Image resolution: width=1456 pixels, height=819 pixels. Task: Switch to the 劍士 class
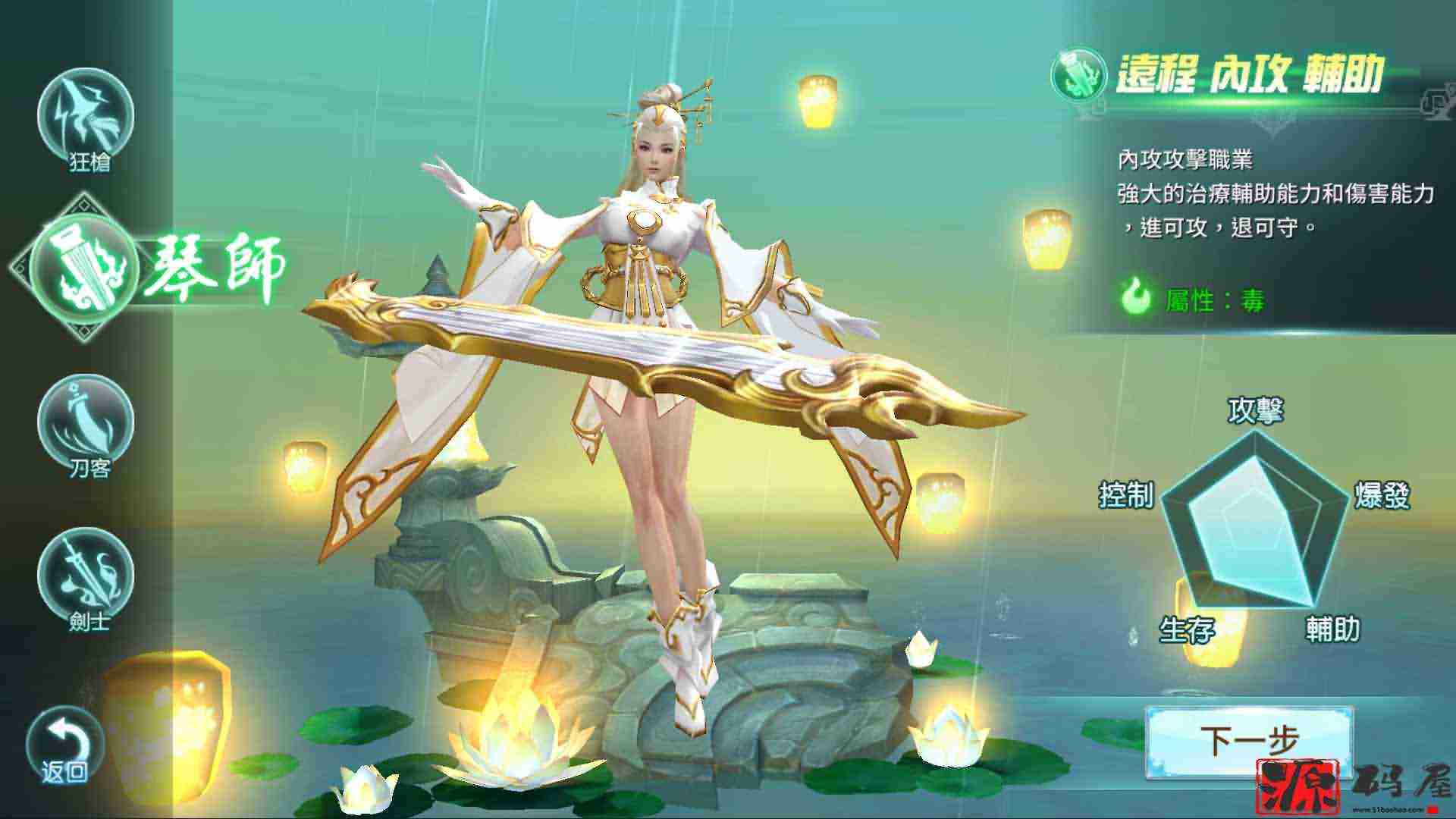pos(86,575)
